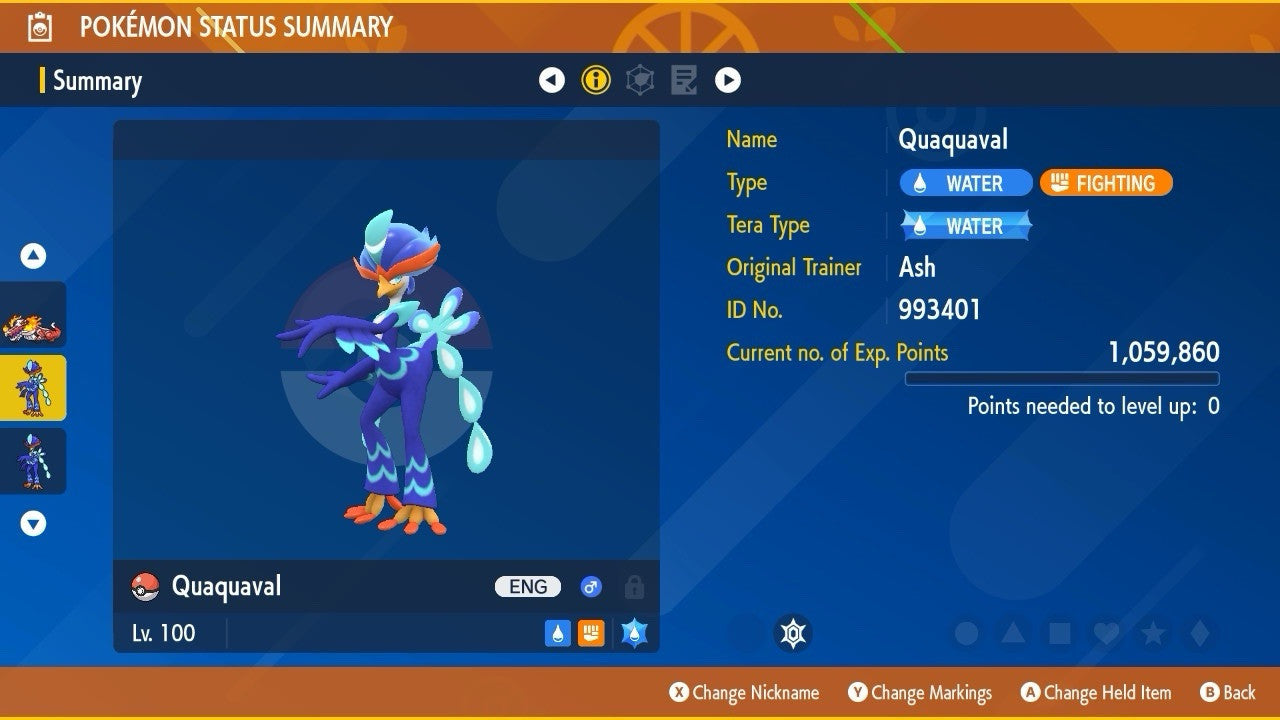The width and height of the screenshot is (1280, 720).
Task: Go to the previous summary page arrow
Action: coord(552,80)
